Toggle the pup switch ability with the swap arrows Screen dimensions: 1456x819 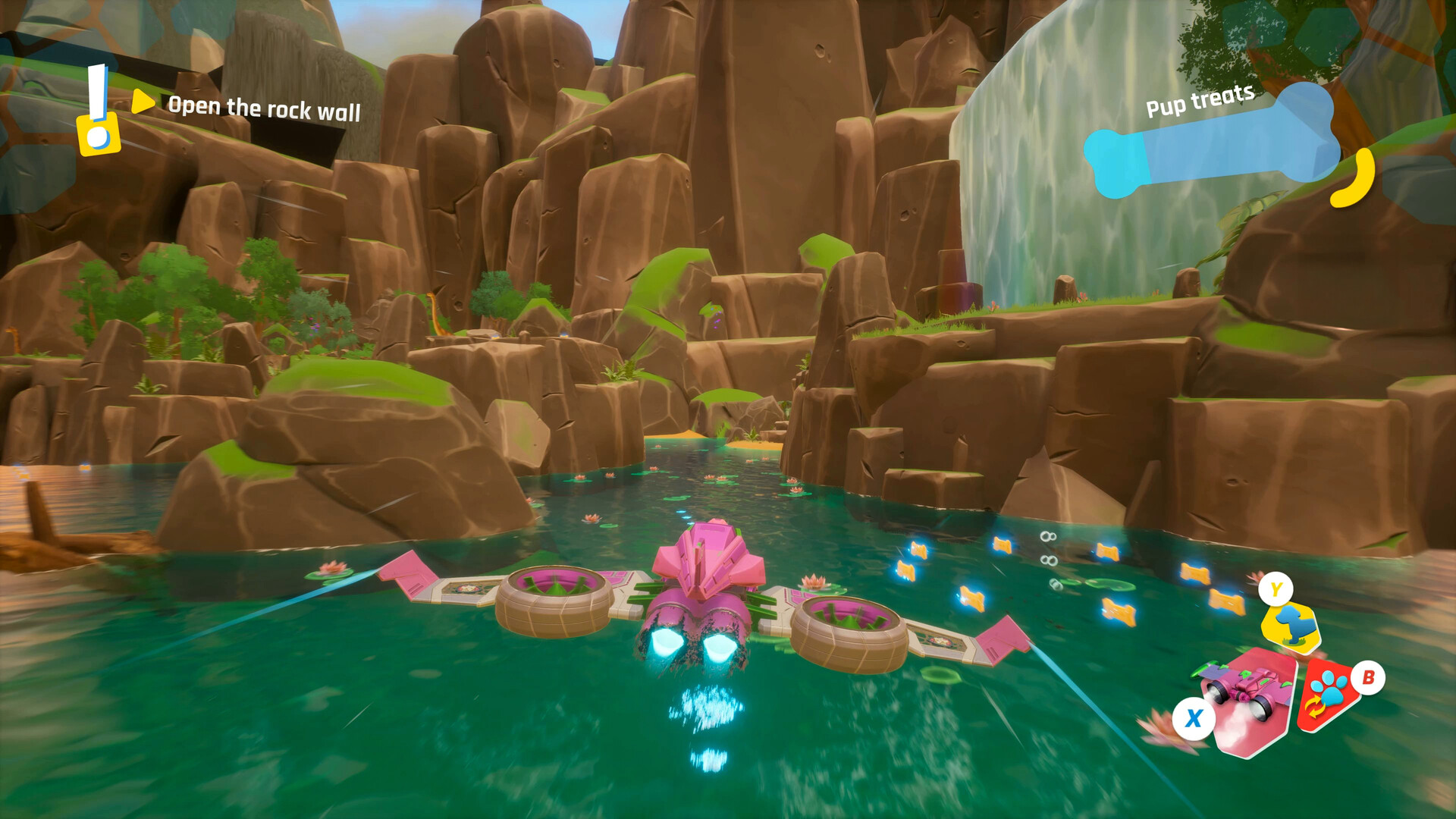(x=1313, y=705)
